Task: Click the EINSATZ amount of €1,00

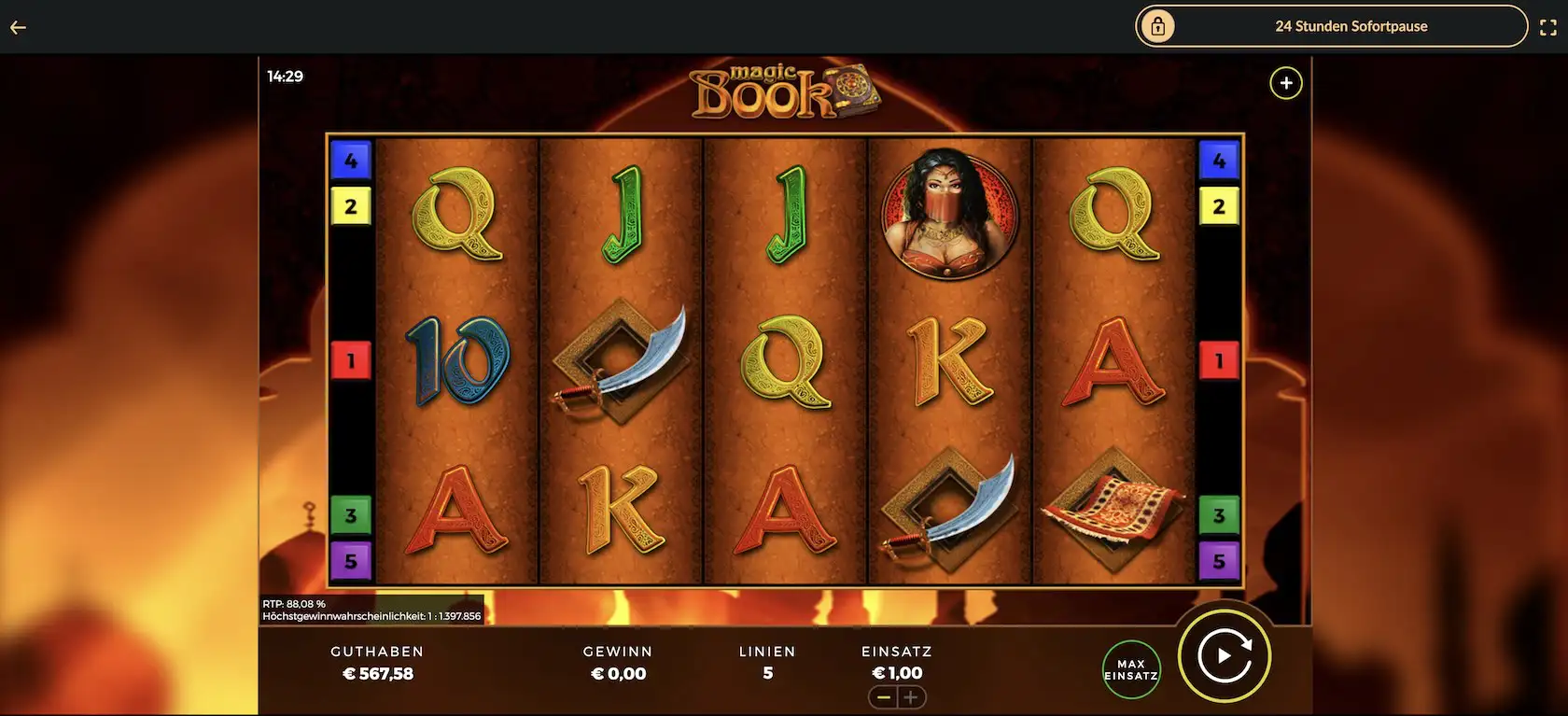Action: [896, 672]
